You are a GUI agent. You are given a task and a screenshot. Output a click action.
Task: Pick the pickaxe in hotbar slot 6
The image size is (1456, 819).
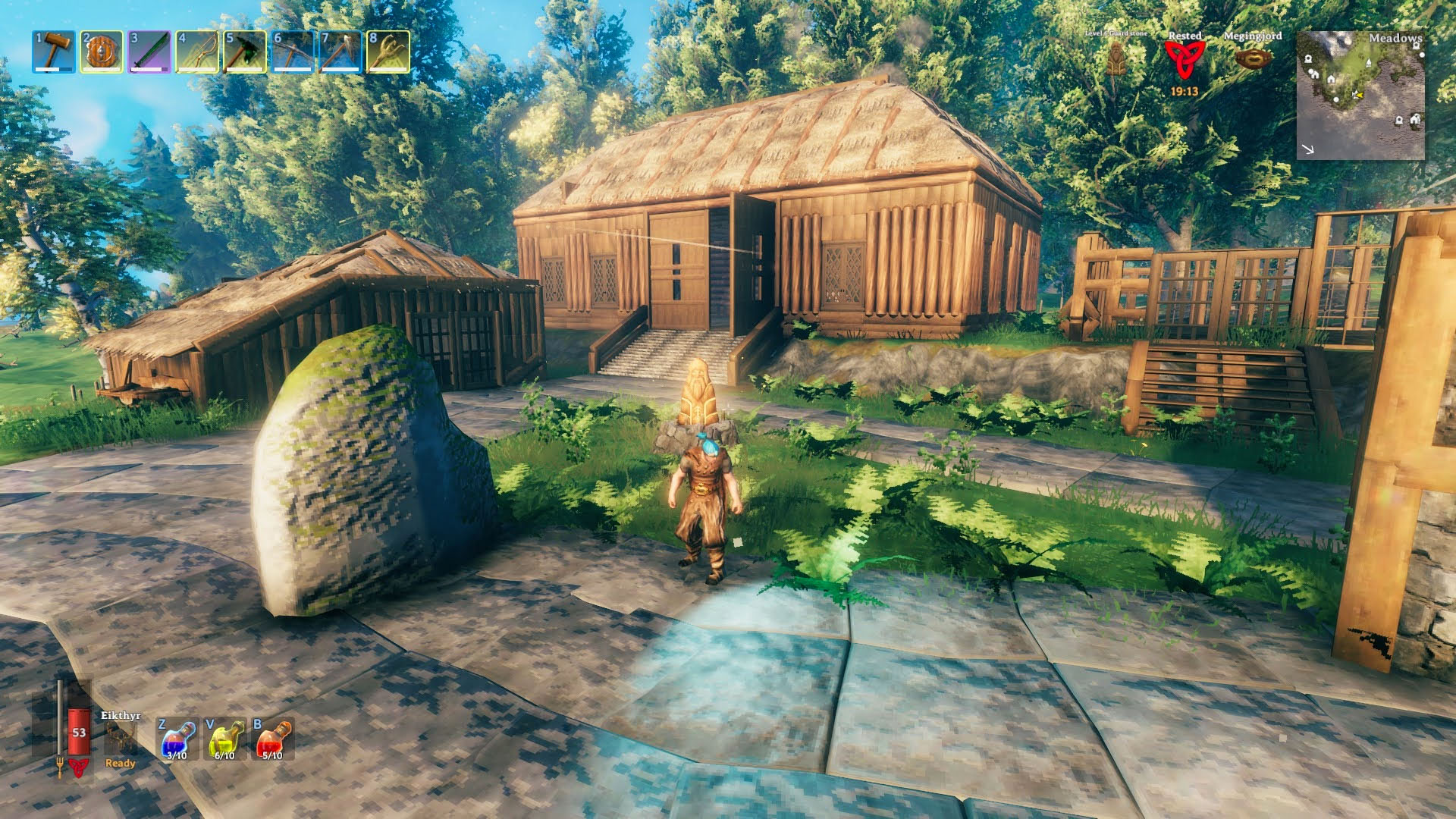click(293, 52)
